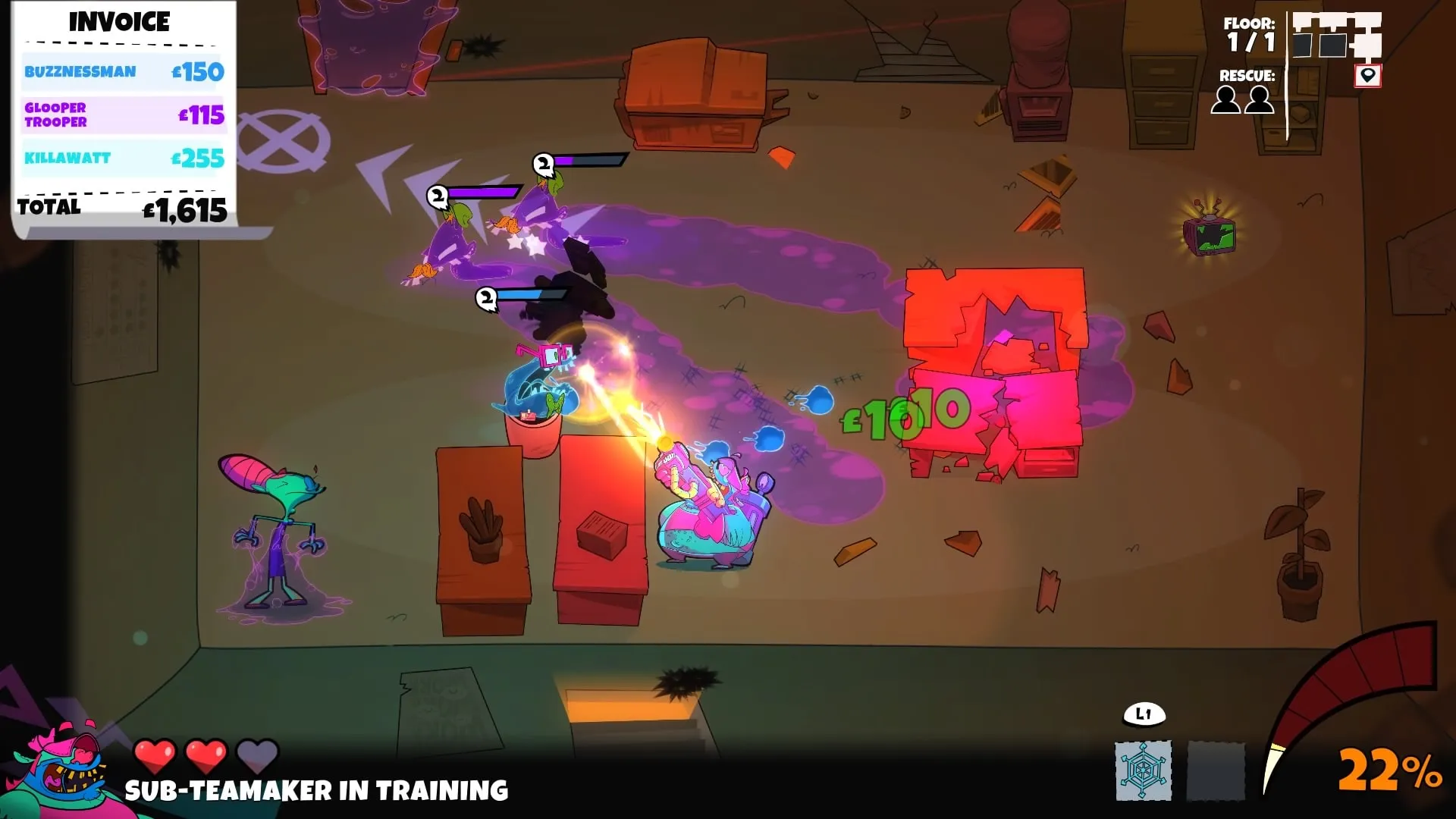
Task: Click the floor minimap
Action: click(1336, 36)
